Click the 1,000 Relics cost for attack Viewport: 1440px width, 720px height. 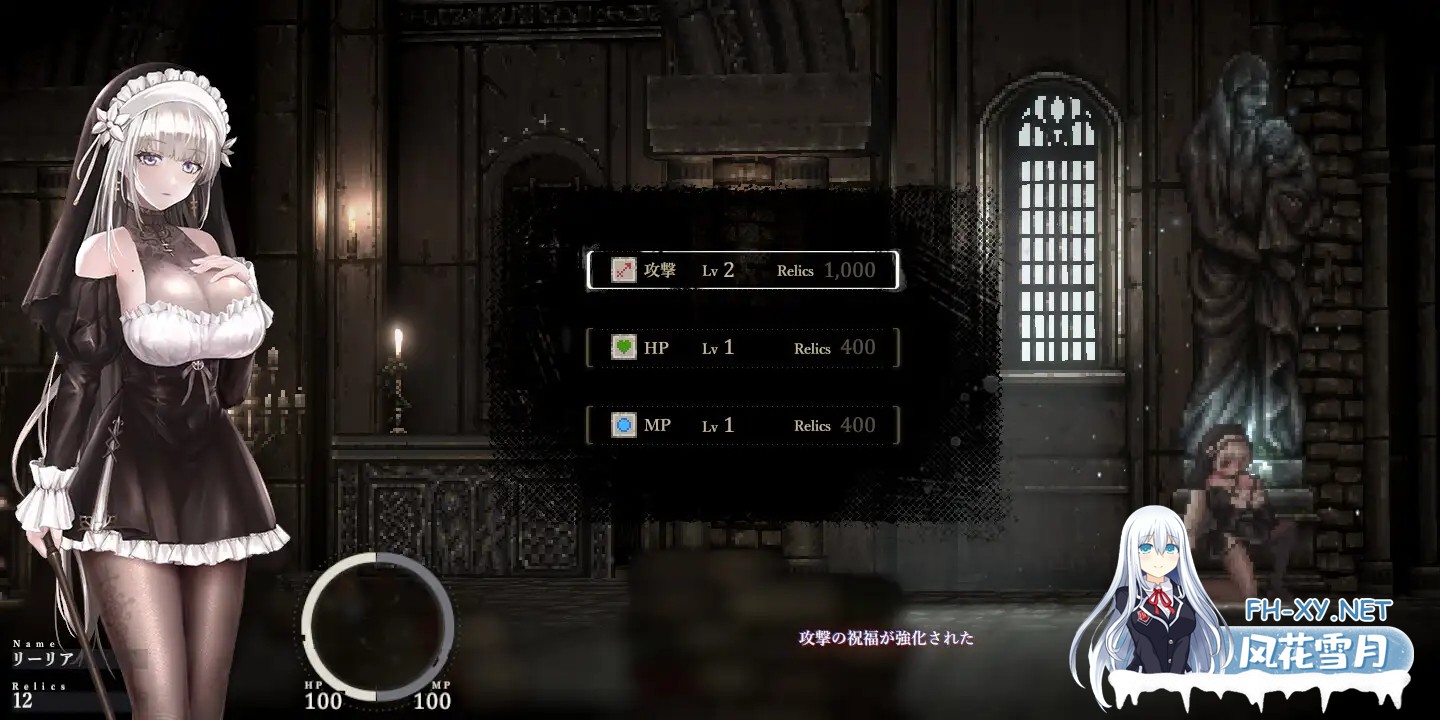(x=850, y=269)
